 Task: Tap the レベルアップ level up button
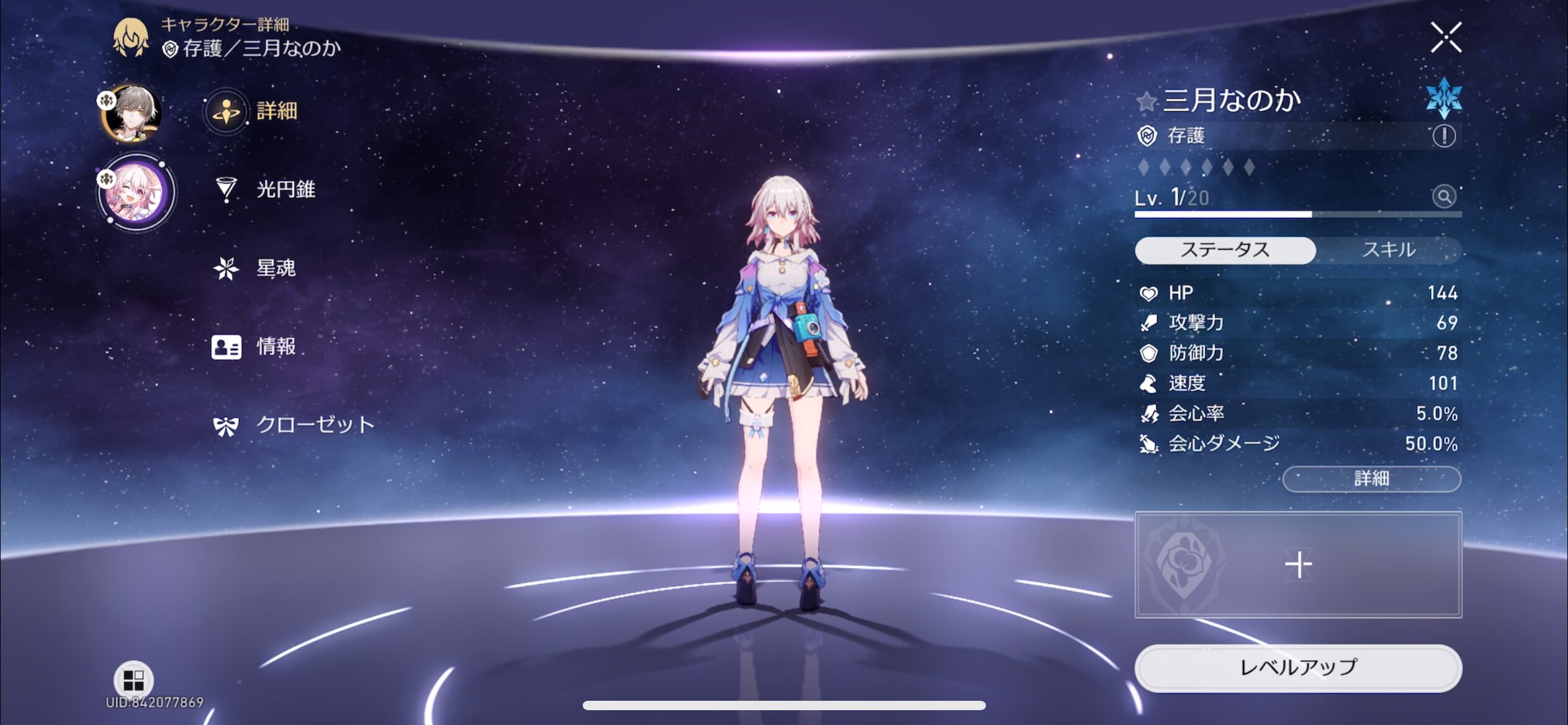click(1298, 667)
